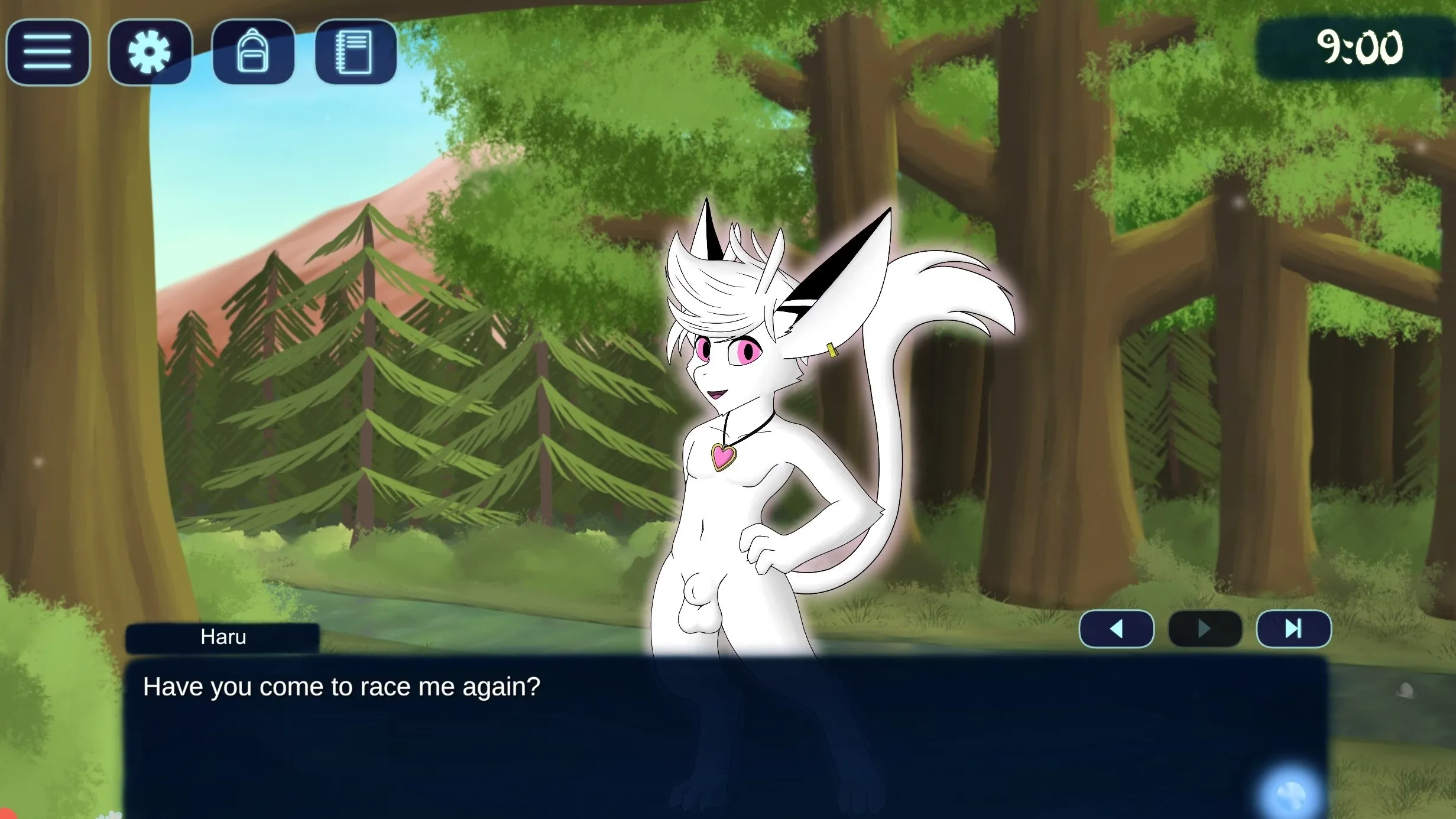Image resolution: width=1456 pixels, height=819 pixels.
Task: Skip dialogue with the skip-to-end button
Action: point(1293,629)
